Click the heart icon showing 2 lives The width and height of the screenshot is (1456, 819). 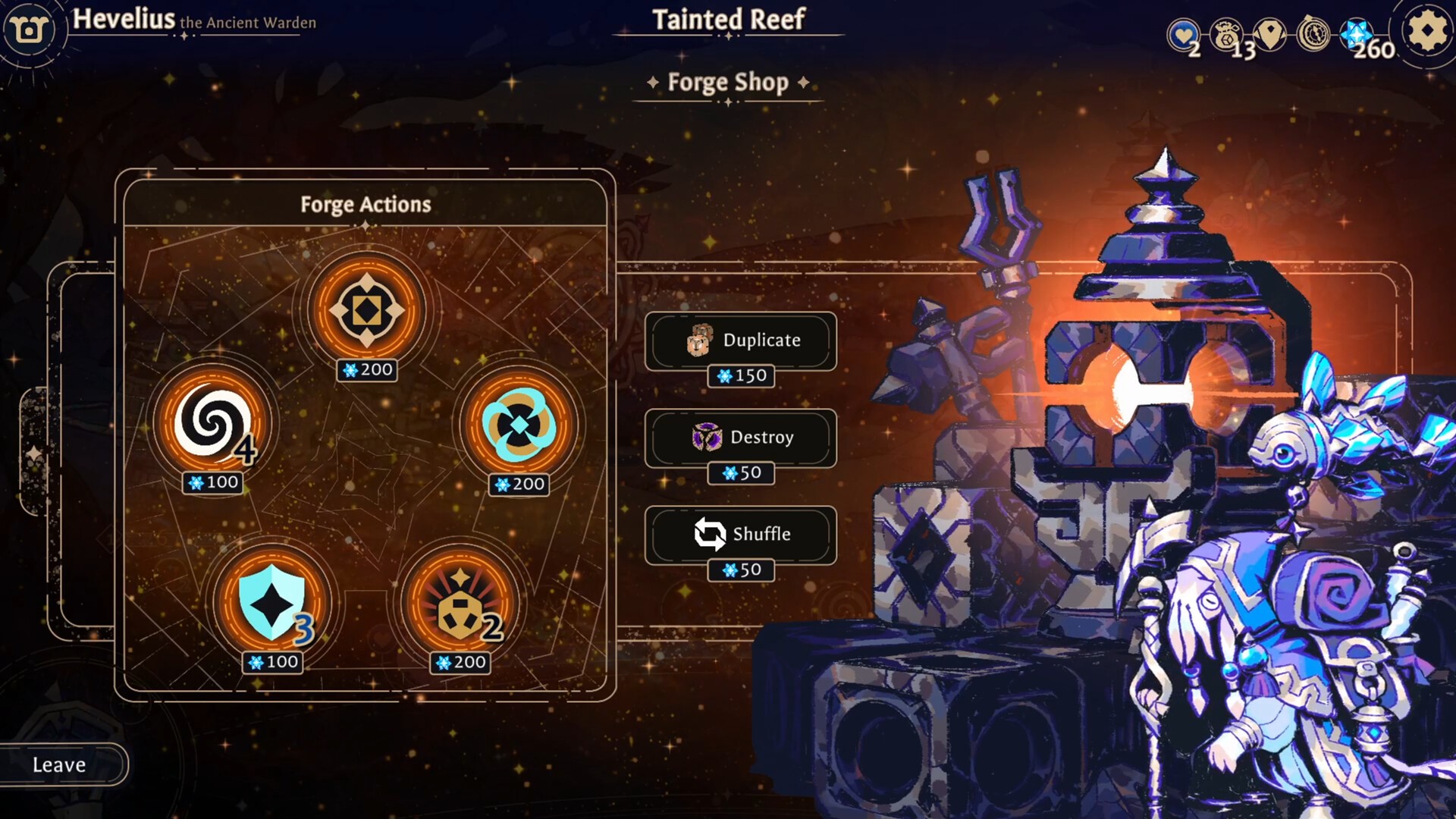coord(1184,34)
